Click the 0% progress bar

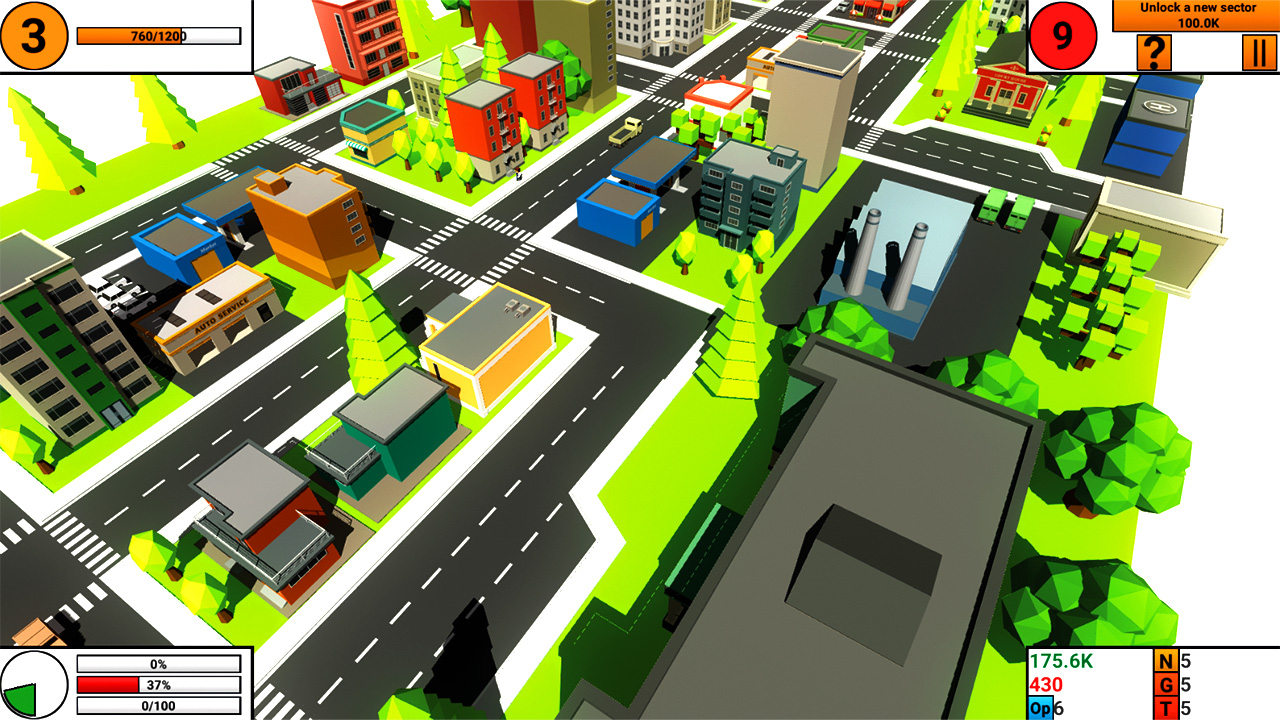[x=157, y=663]
